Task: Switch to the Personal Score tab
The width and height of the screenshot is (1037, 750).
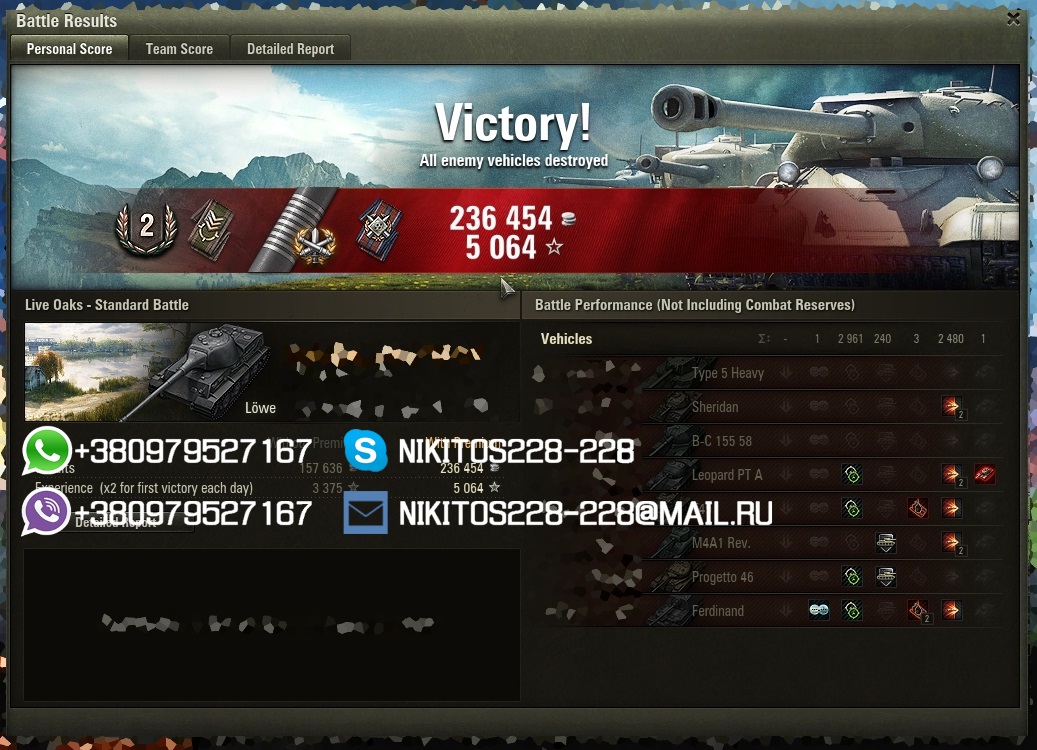Action: point(69,49)
